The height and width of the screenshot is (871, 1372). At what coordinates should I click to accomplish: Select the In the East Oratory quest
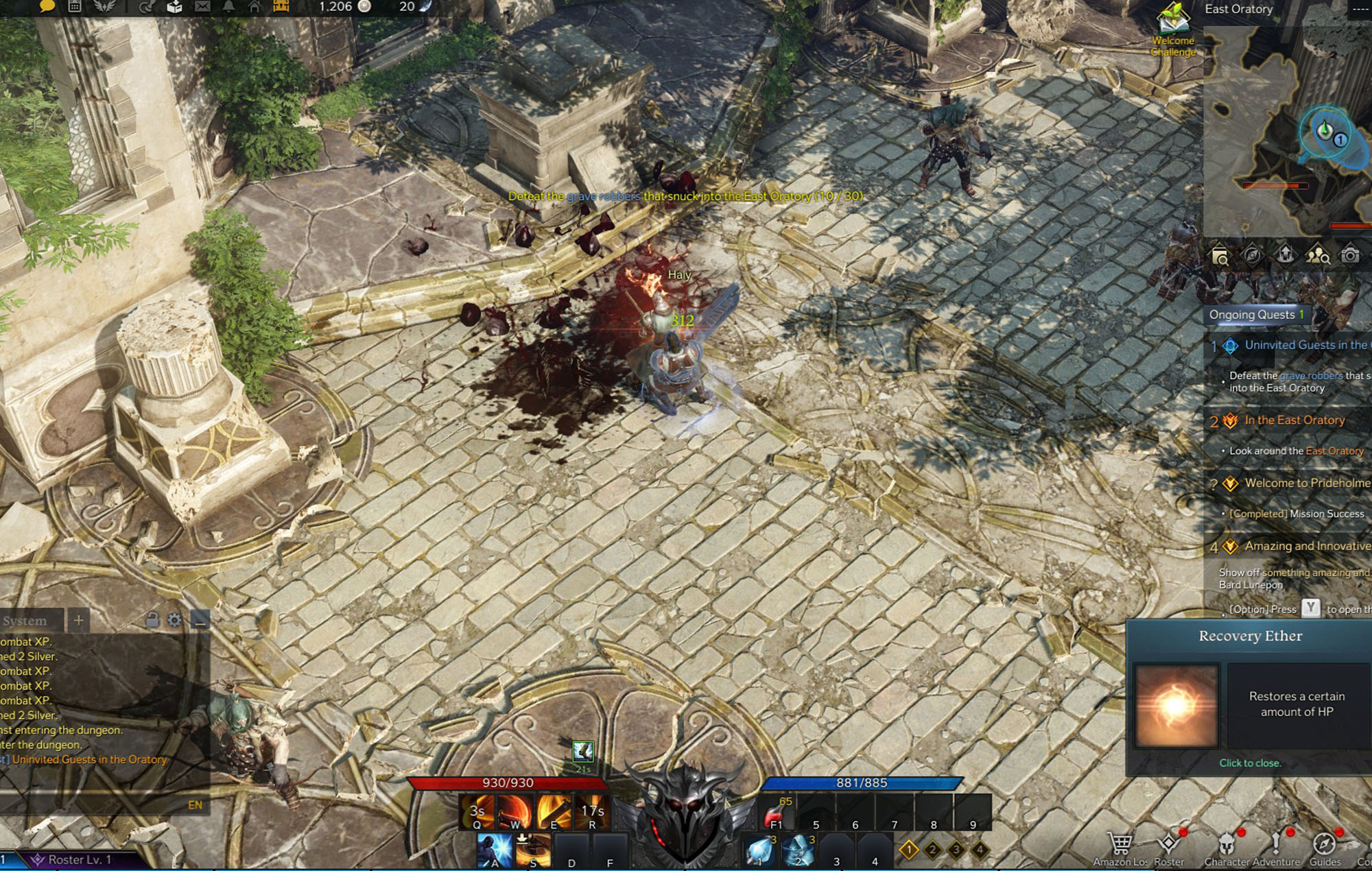click(1294, 420)
